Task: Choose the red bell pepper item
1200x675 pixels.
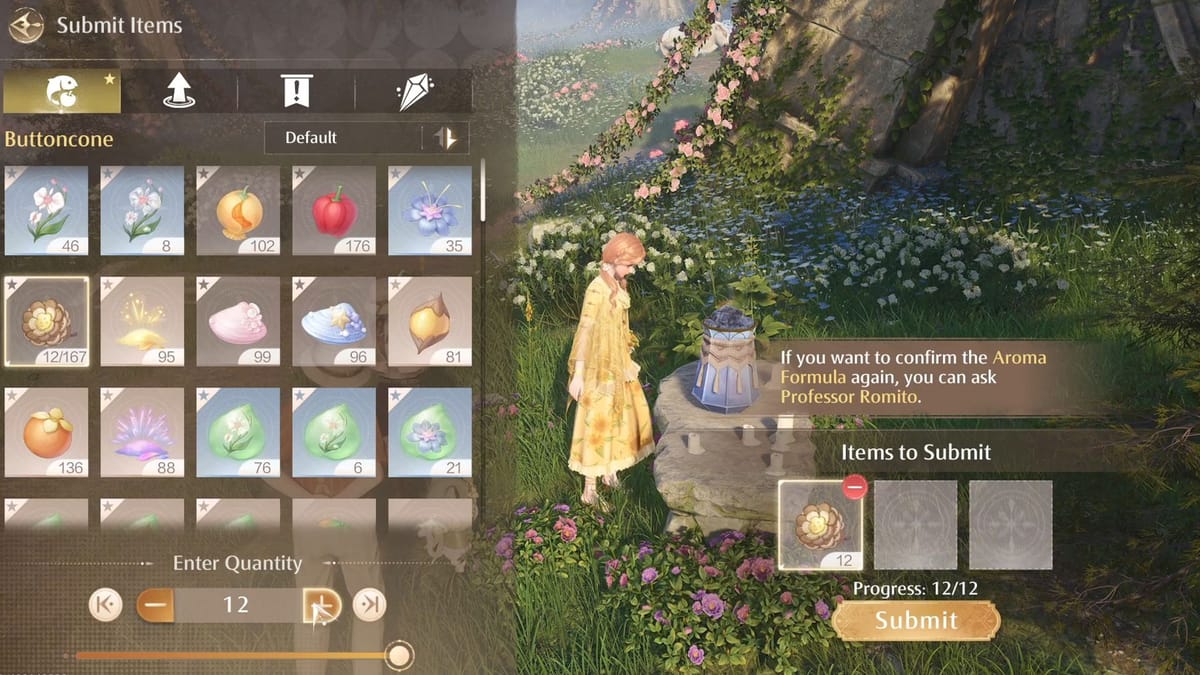Action: click(x=333, y=210)
